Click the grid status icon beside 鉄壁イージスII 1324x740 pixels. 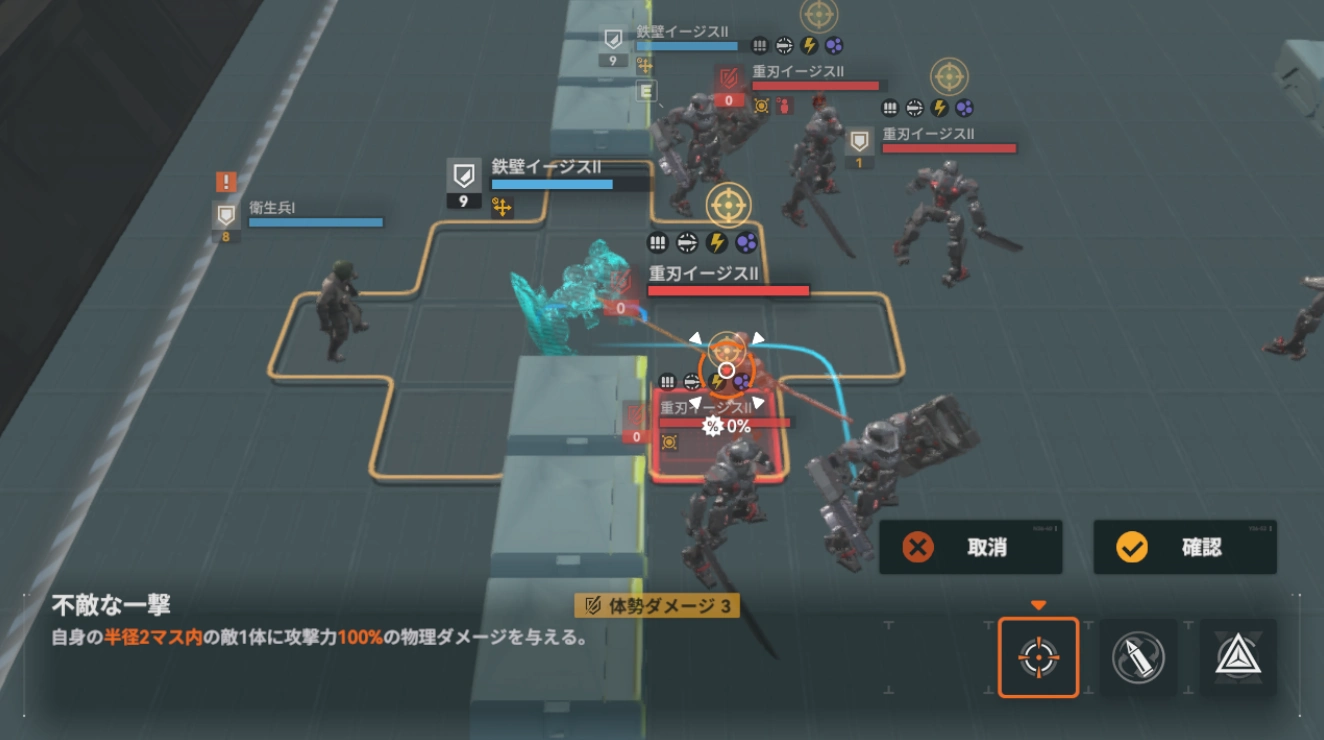point(763,45)
